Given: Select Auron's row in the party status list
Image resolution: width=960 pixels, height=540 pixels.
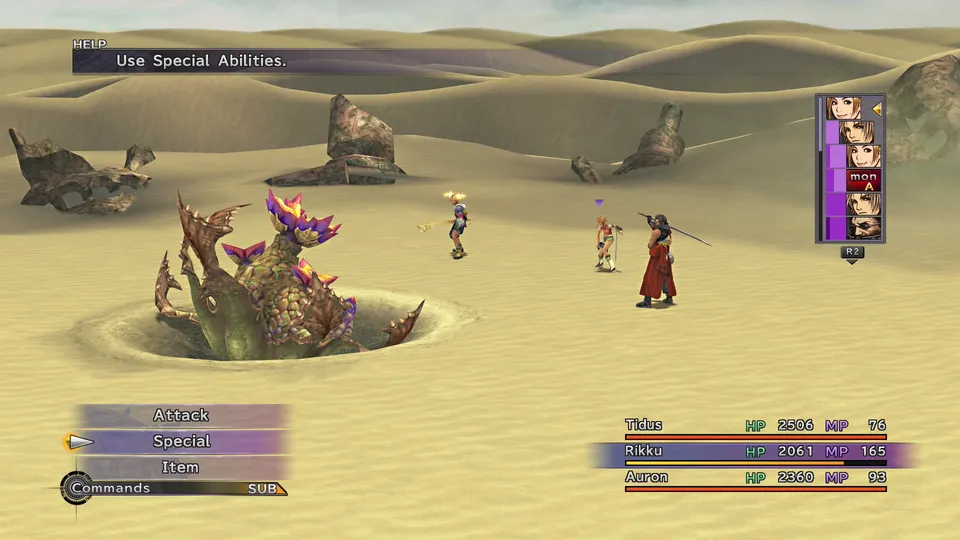Looking at the screenshot, I should point(755,479).
